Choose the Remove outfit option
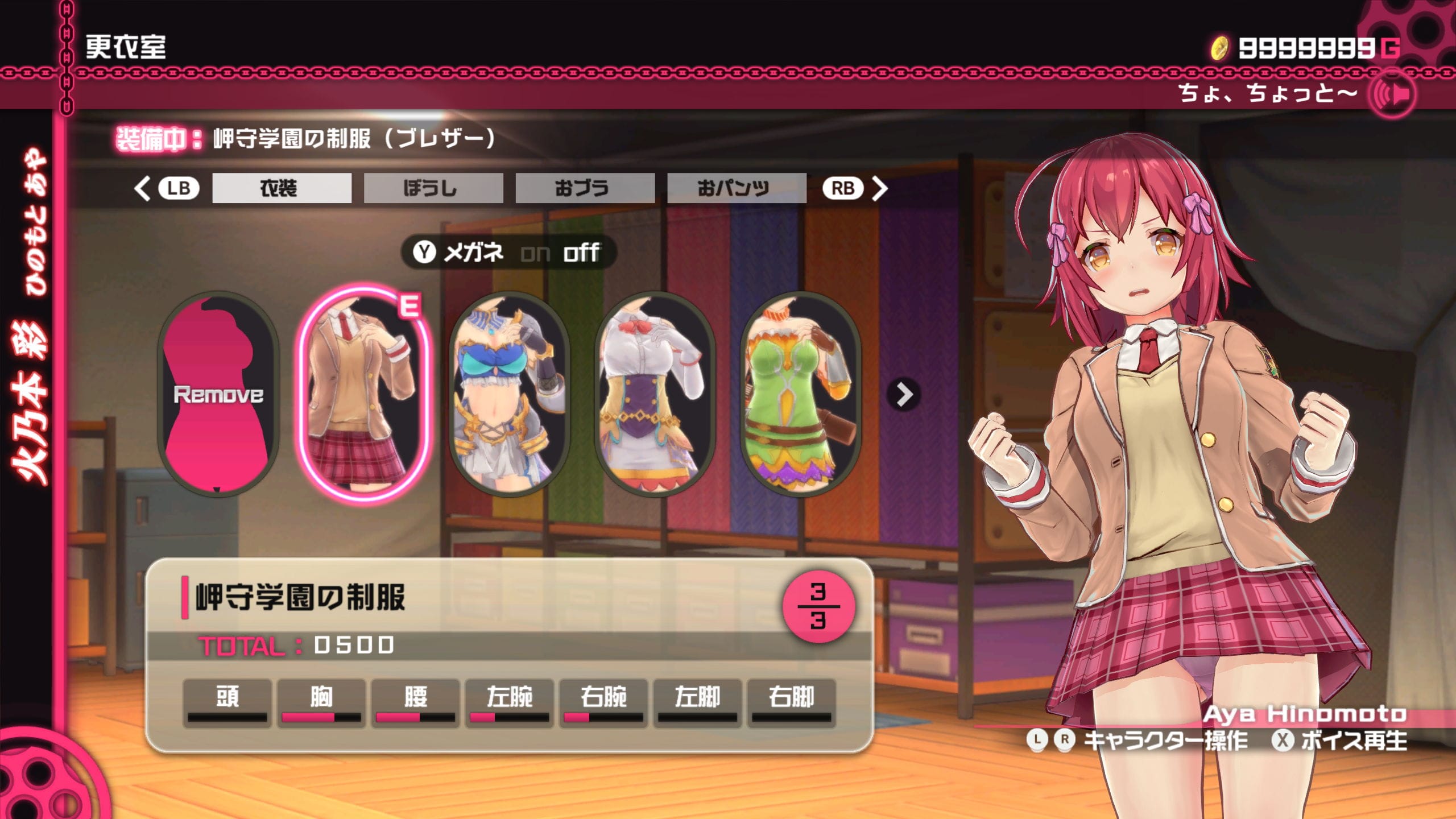Screen dimensions: 1456x819 click(218, 394)
